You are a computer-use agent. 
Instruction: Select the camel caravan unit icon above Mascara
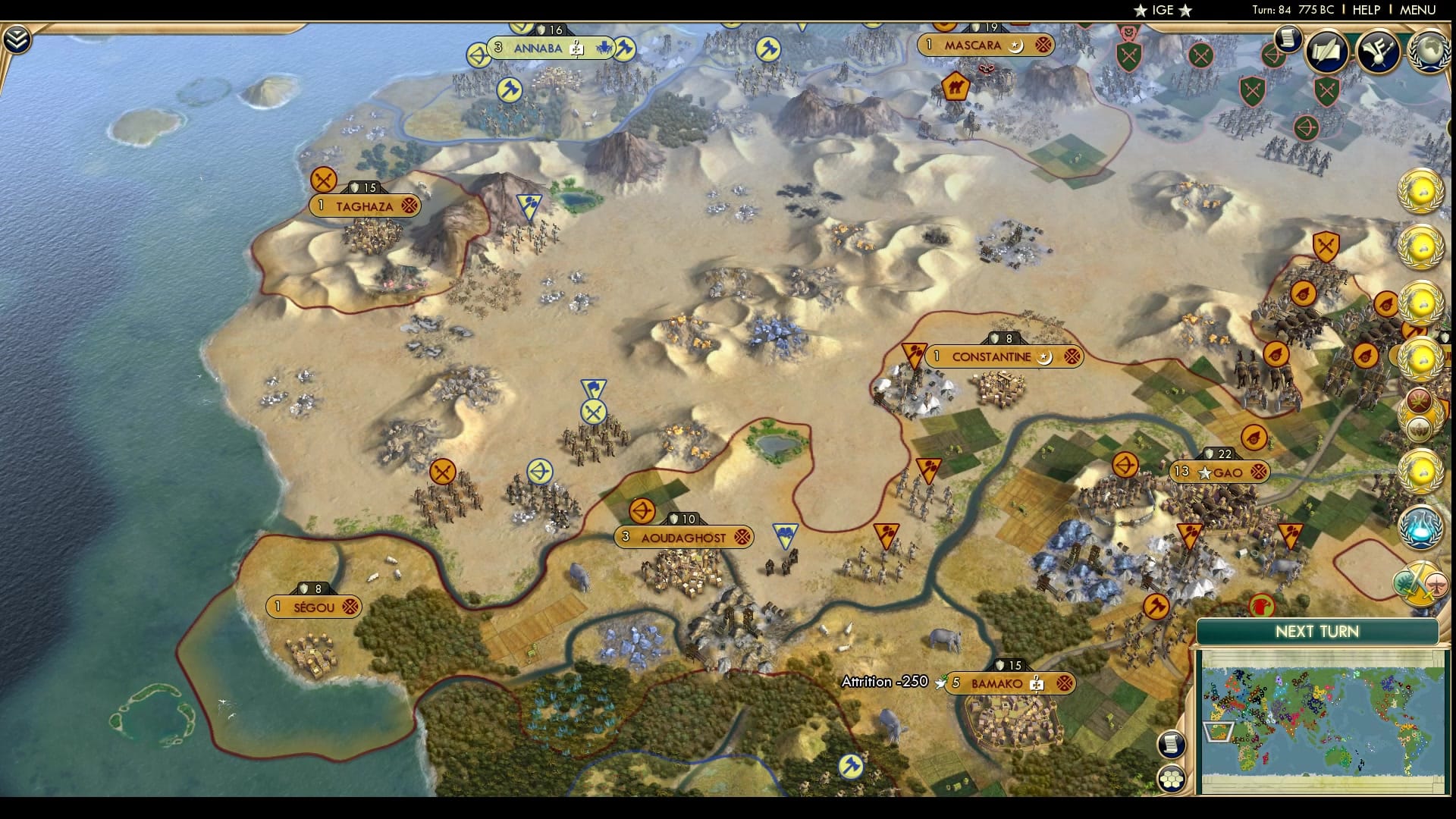click(955, 86)
